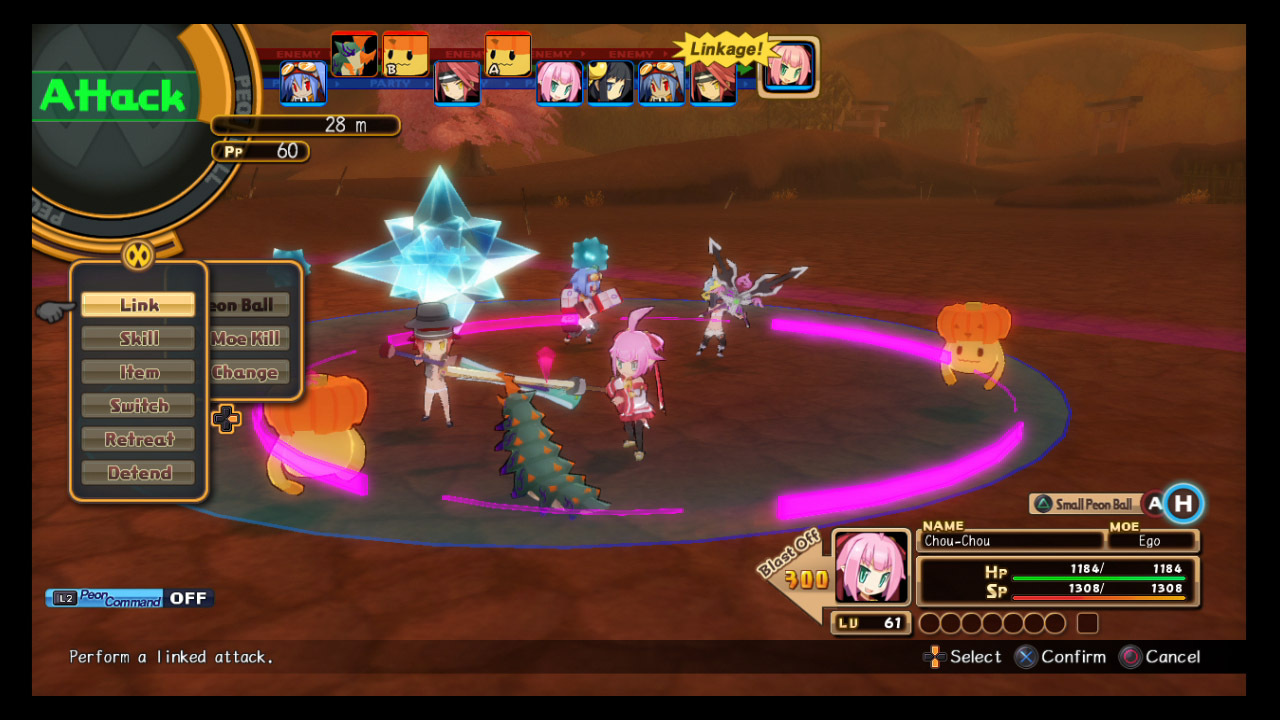The height and width of the screenshot is (720, 1280).
Task: Select Defend in the command list
Action: pos(138,473)
